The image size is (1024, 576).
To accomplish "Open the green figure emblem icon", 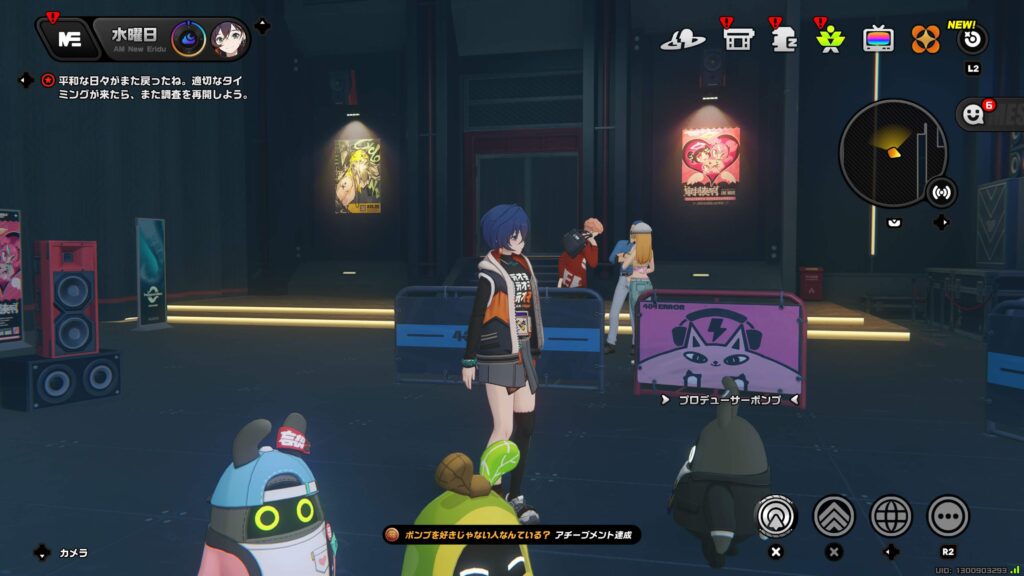I will click(830, 41).
